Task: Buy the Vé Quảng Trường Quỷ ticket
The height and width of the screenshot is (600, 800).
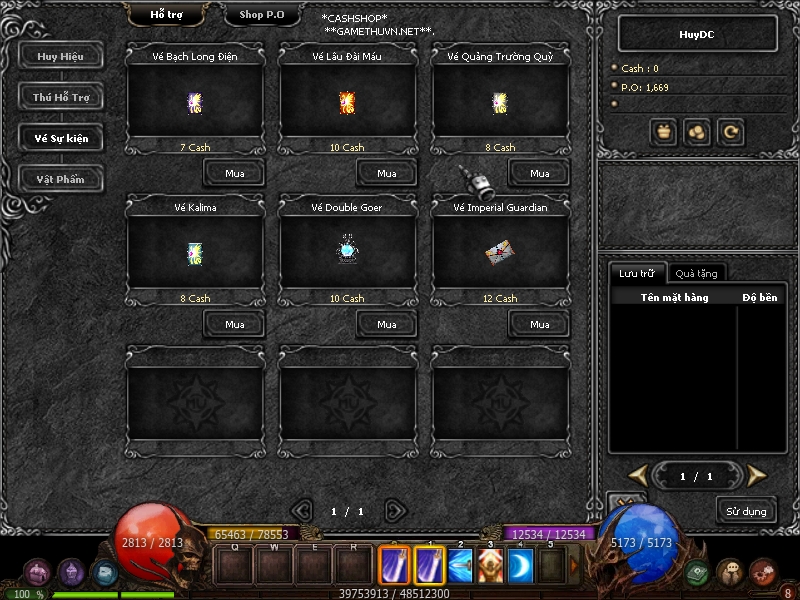Action: (x=539, y=173)
